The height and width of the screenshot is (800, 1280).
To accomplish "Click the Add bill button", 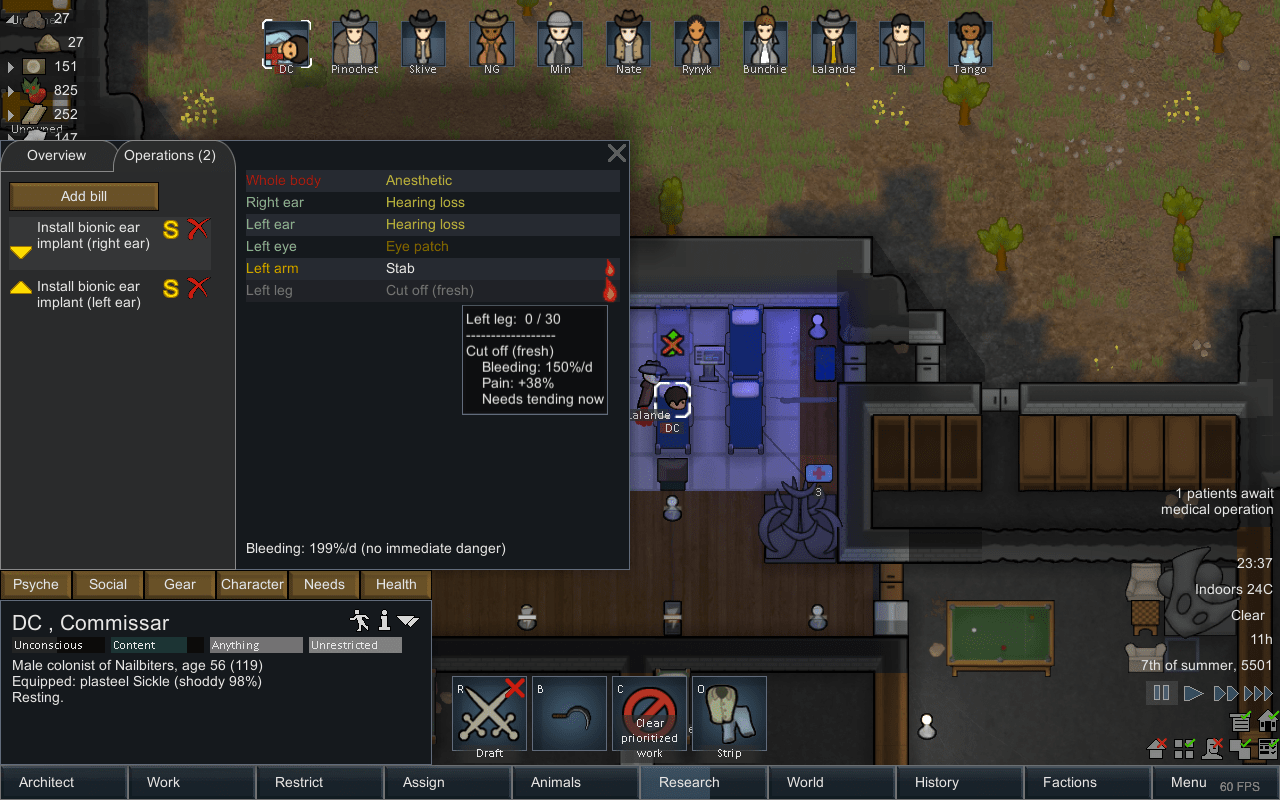I will pyautogui.click(x=83, y=196).
